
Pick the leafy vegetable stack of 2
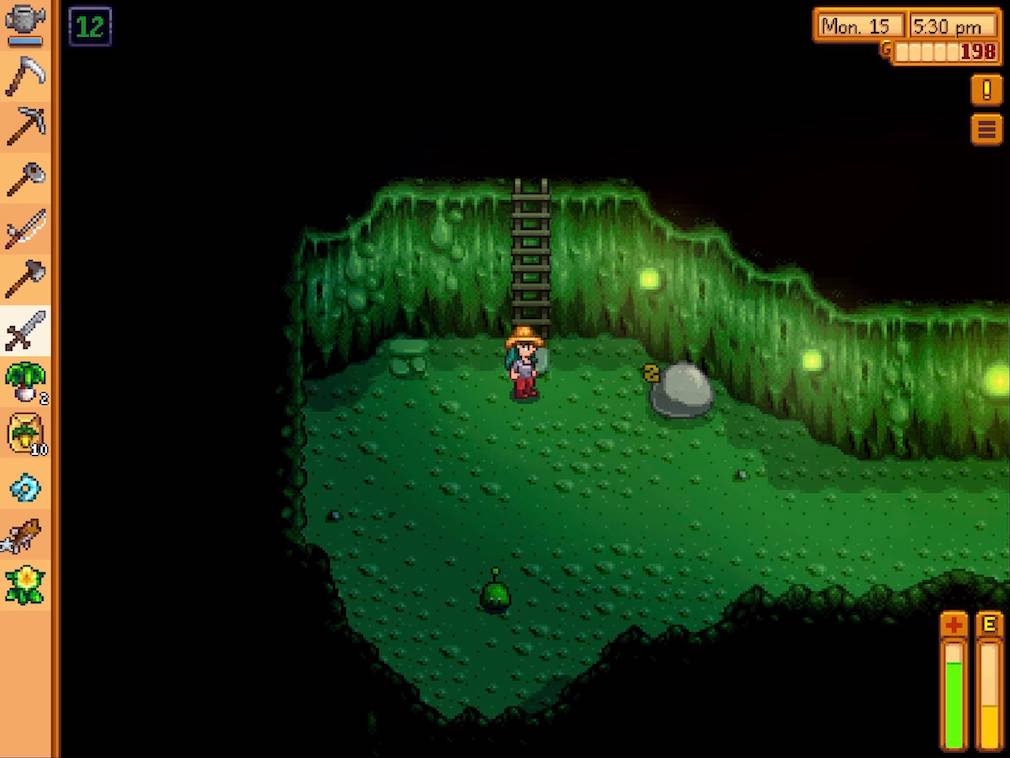(x=26, y=383)
